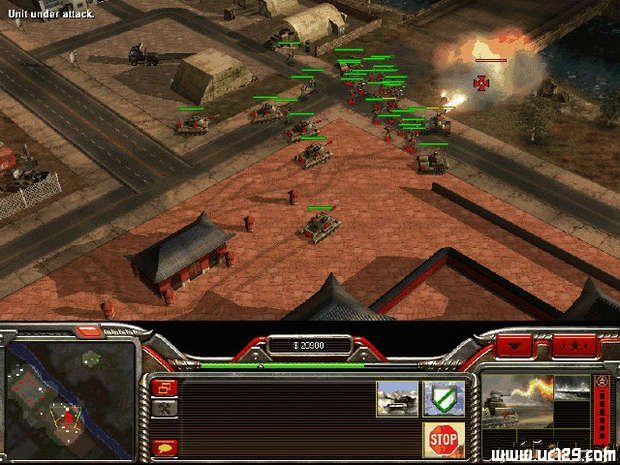Select the wrench and hammer button
This screenshot has width=620, height=465.
166,408
